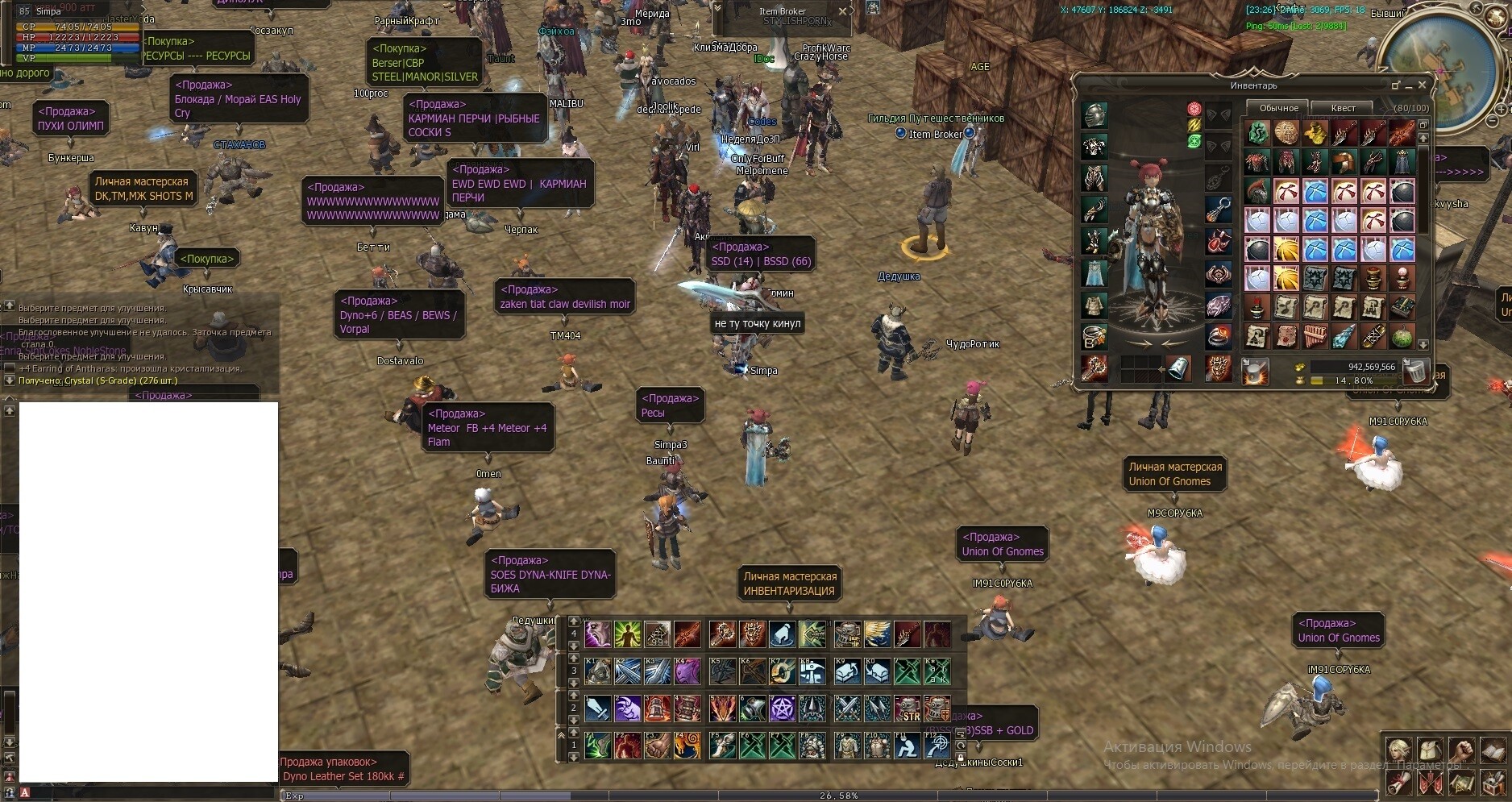The image size is (1512, 802).
Task: Minimize the inventory window
Action: pos(1409,85)
